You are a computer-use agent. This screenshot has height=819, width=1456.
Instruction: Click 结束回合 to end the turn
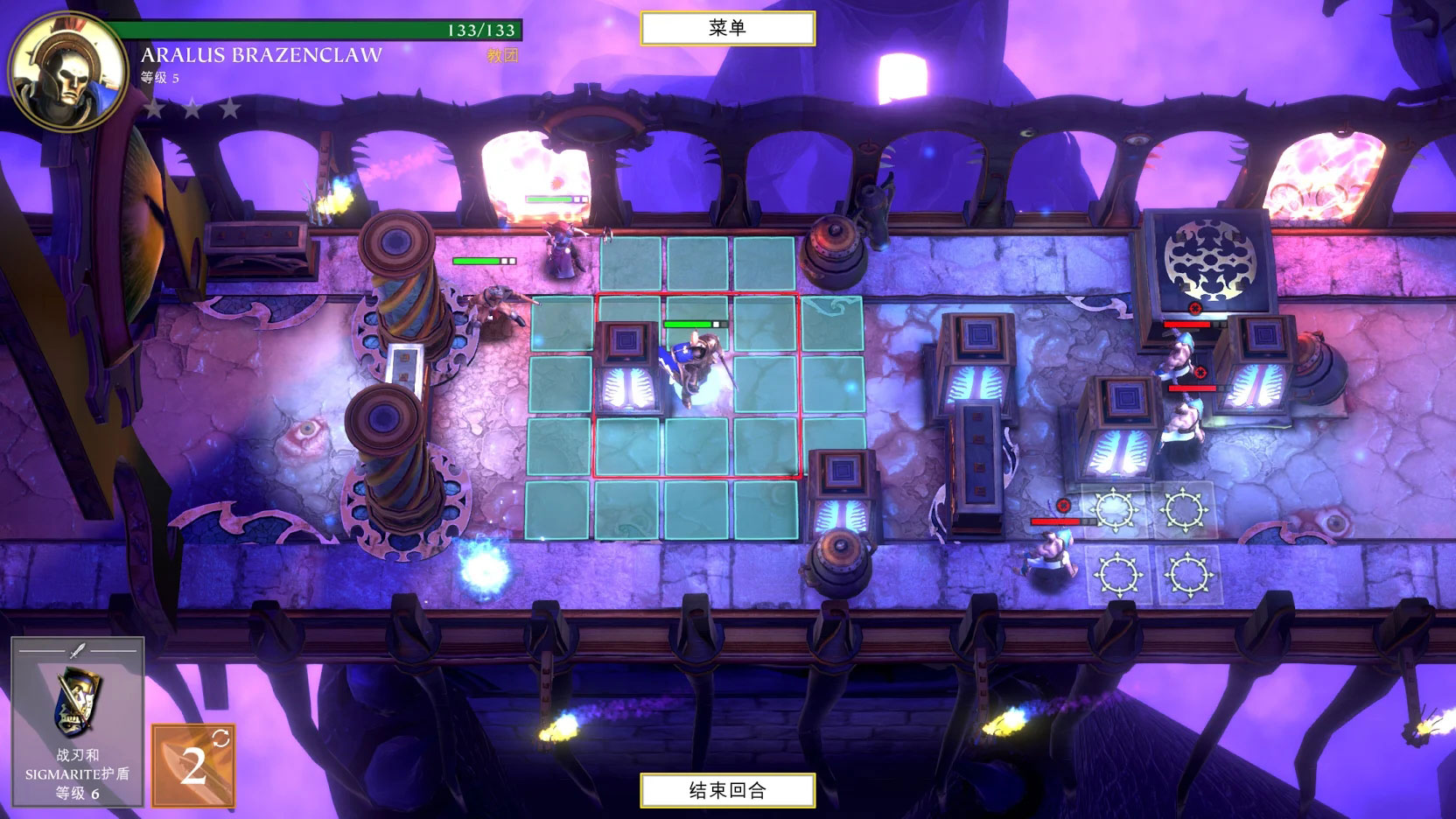(x=727, y=790)
